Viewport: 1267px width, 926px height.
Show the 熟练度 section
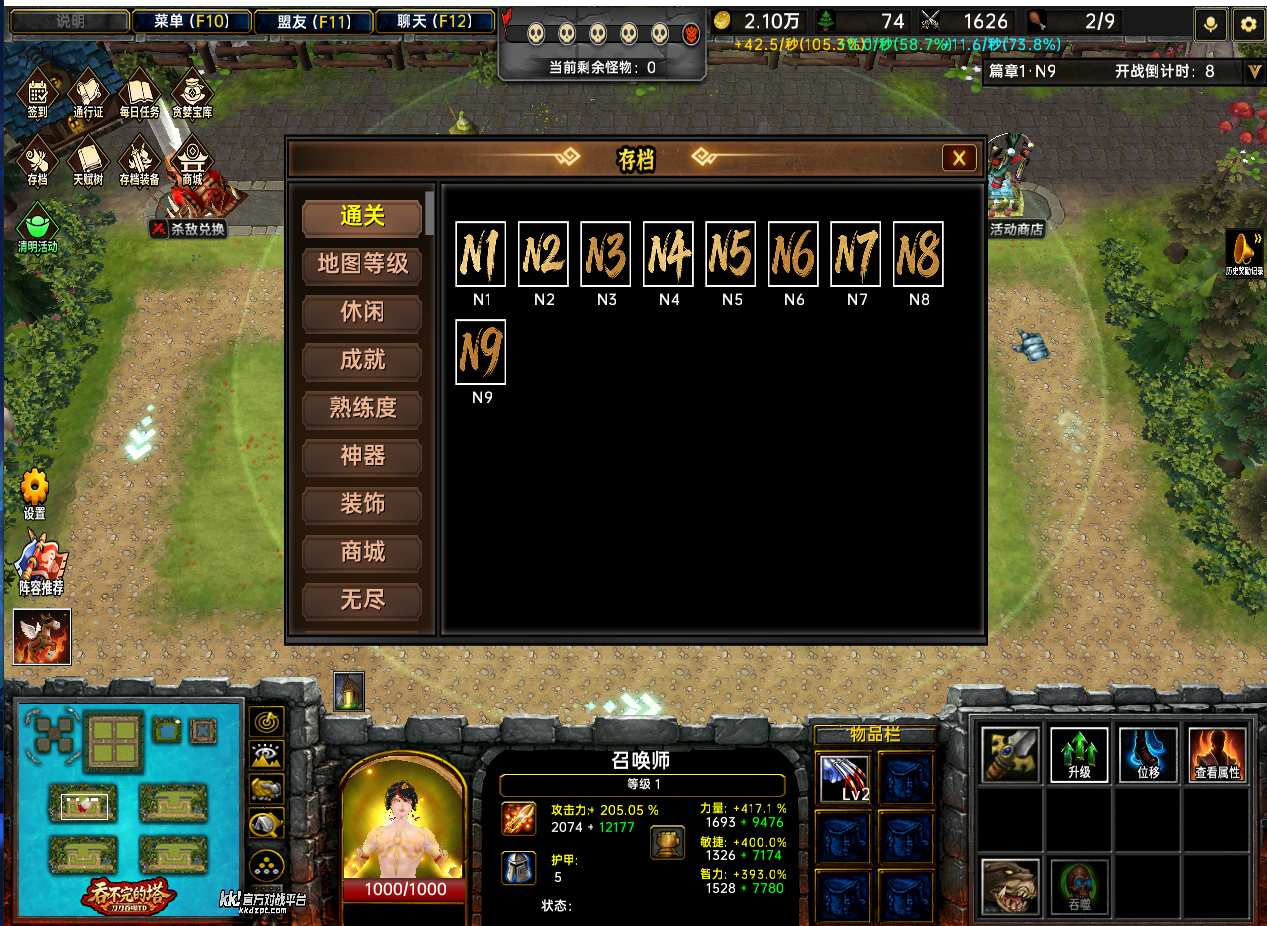tap(362, 408)
